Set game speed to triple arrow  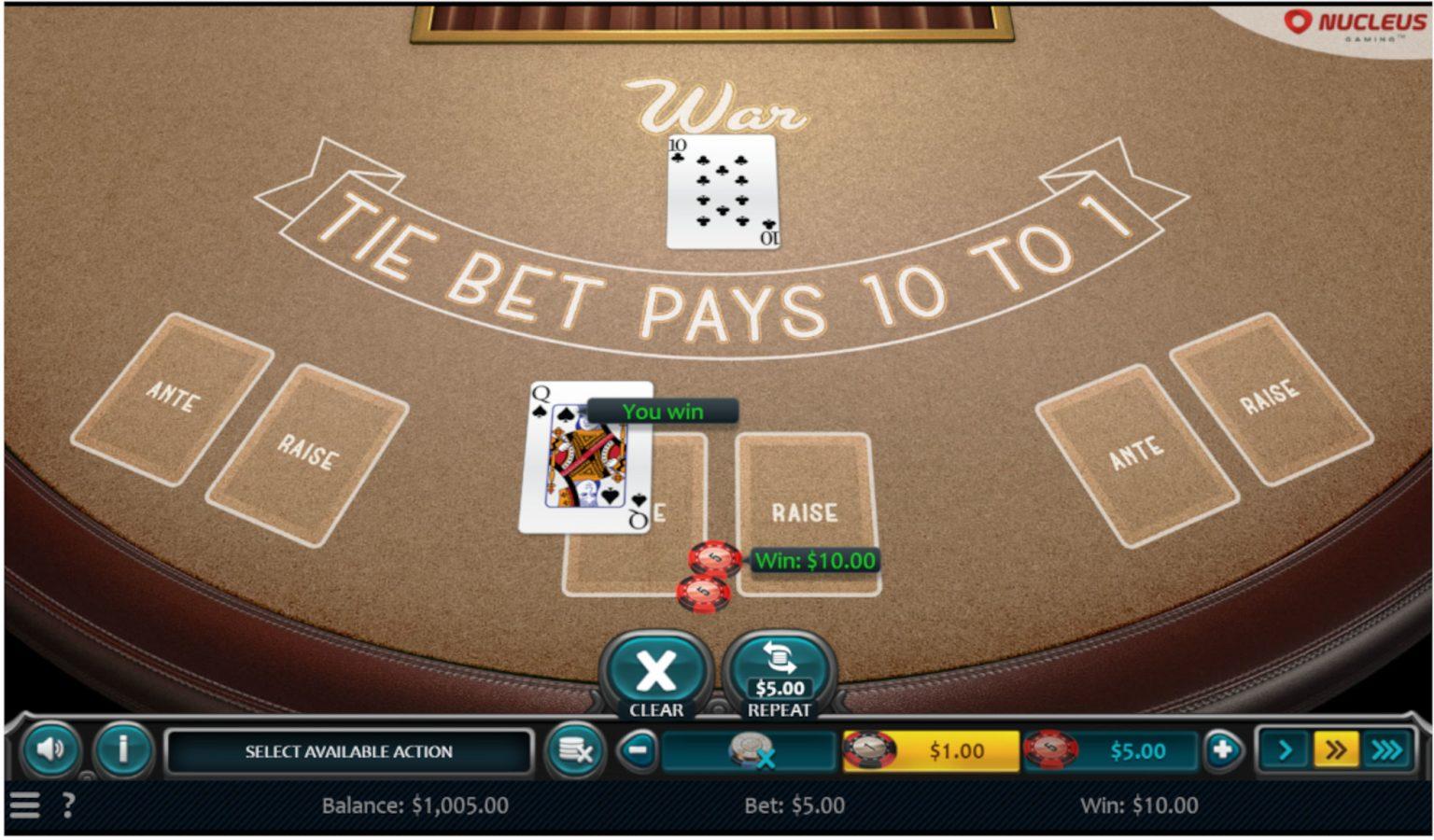[x=1387, y=750]
